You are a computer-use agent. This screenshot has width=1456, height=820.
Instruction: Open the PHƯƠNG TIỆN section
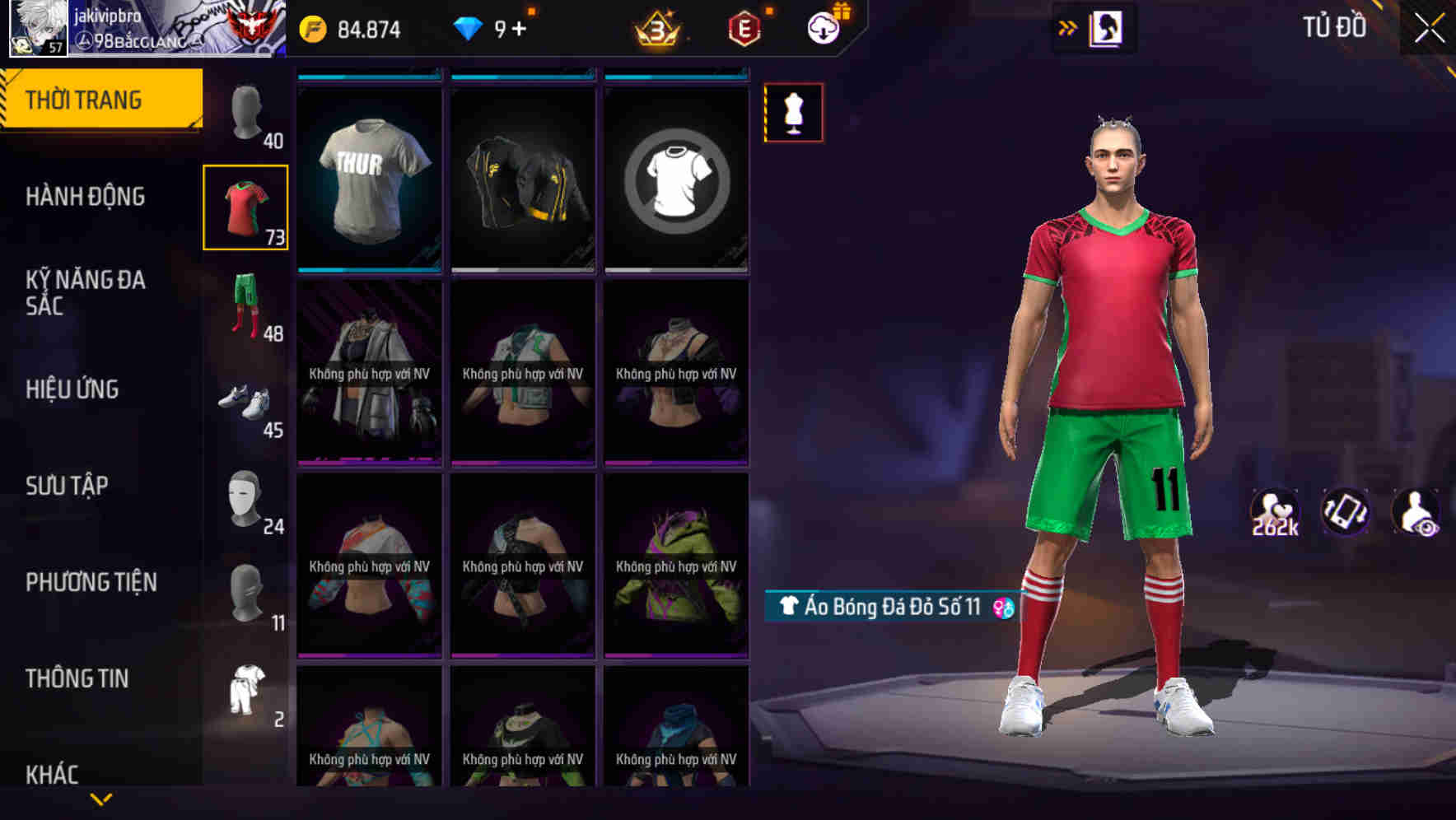[91, 581]
